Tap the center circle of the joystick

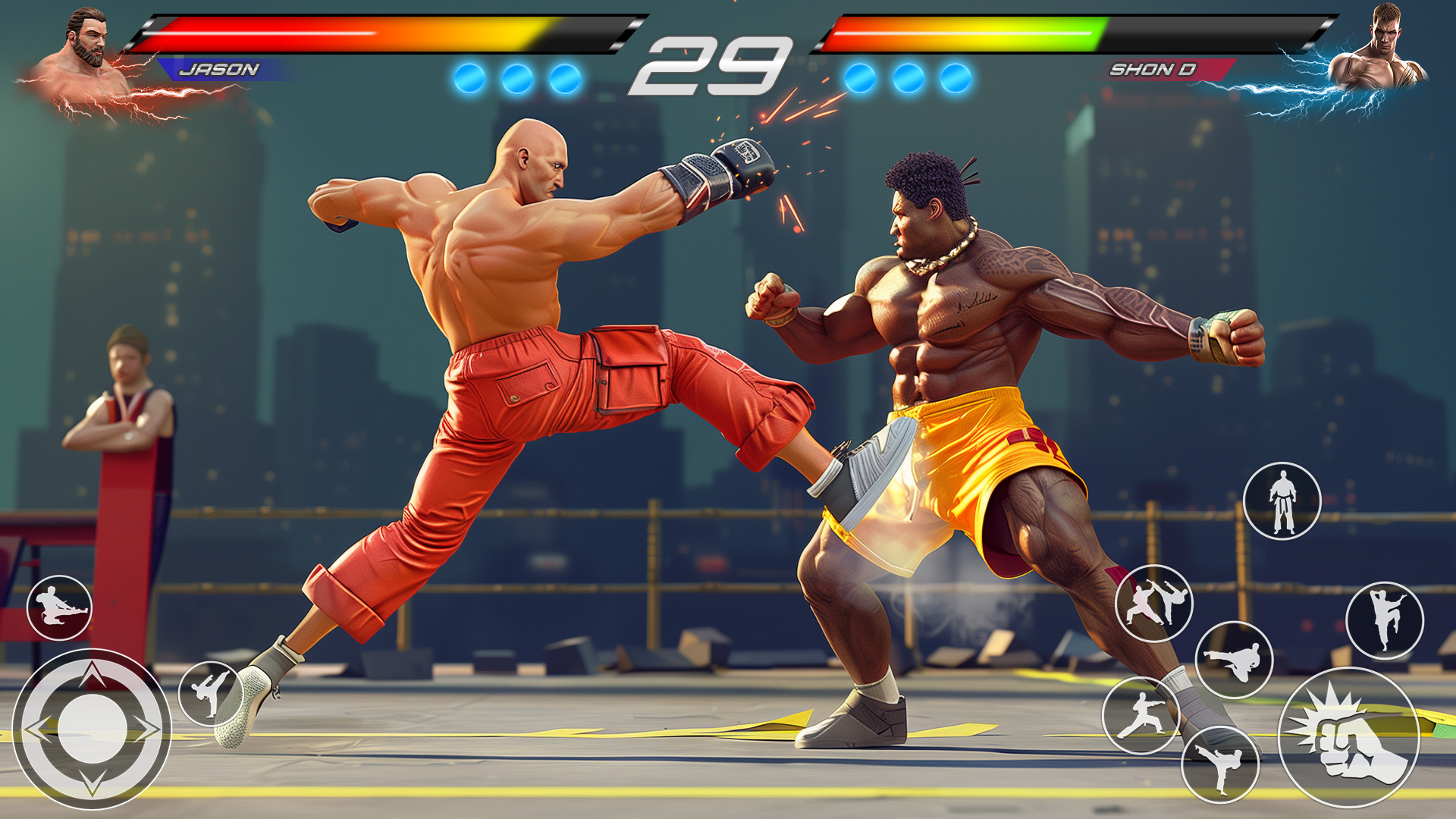[x=93, y=730]
